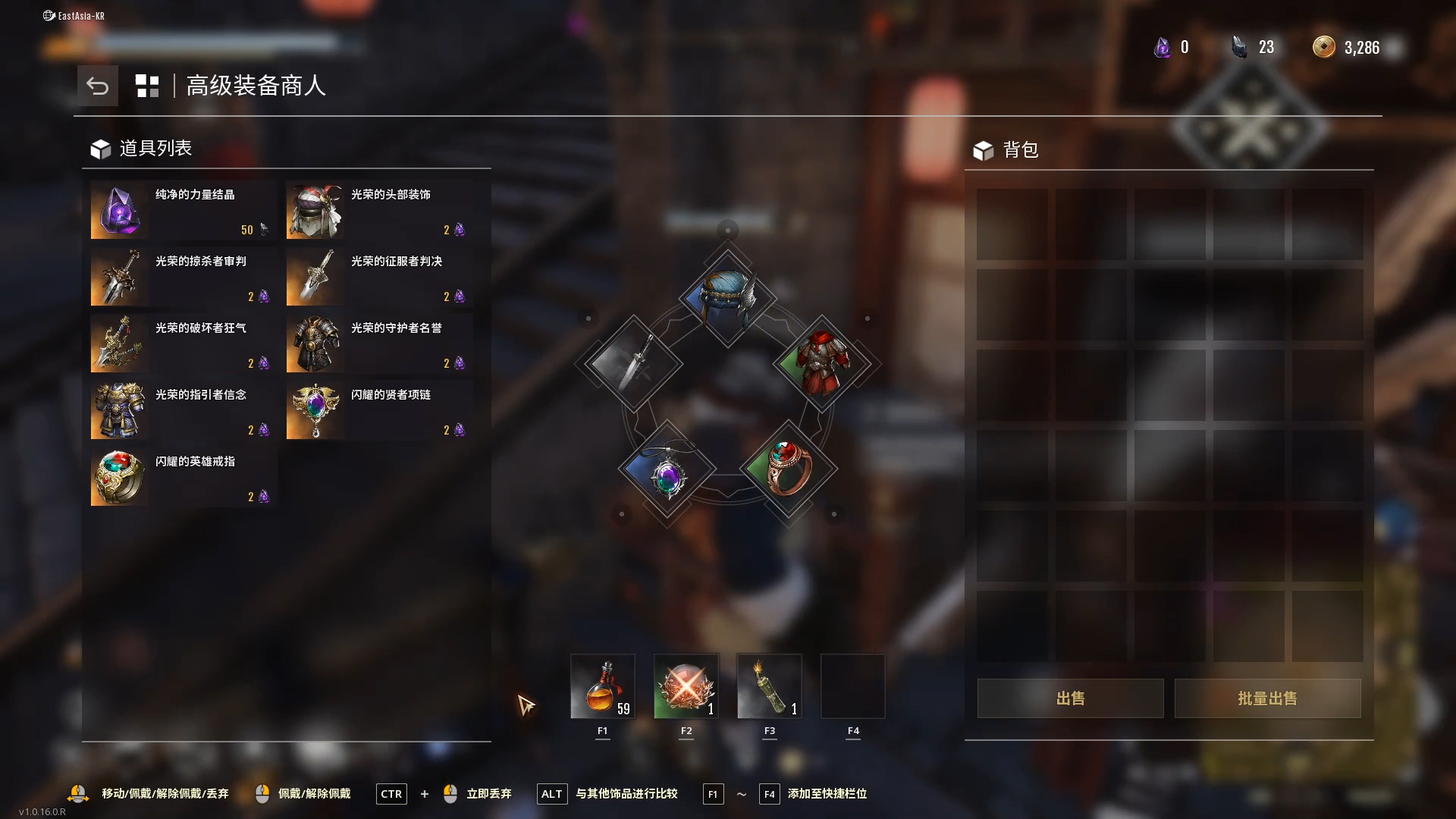Select the necklace equipment slot
The height and width of the screenshot is (819, 1456).
coord(667,470)
